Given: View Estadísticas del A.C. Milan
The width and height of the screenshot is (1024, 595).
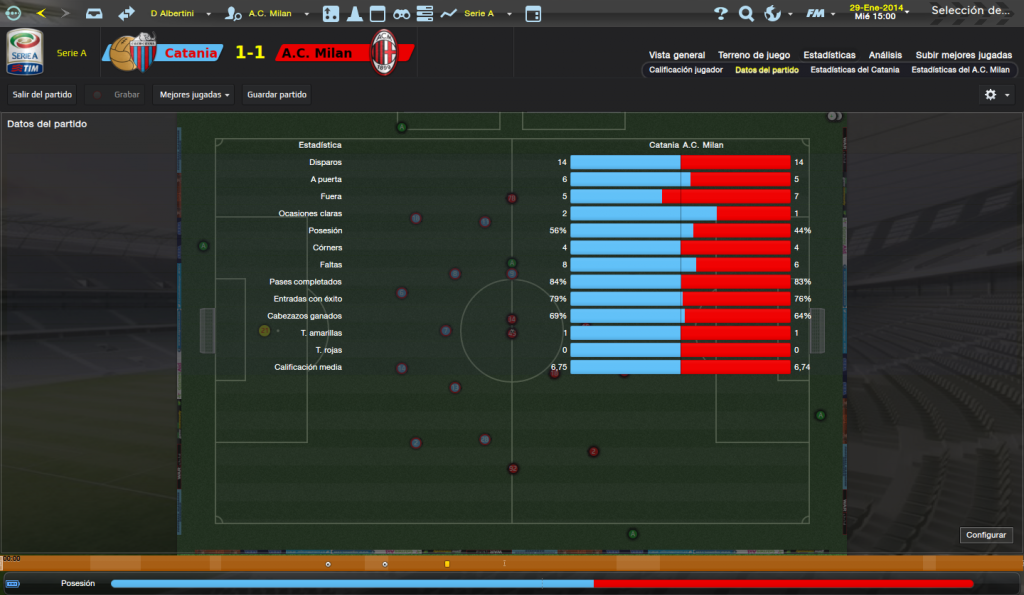Looking at the screenshot, I should point(960,70).
